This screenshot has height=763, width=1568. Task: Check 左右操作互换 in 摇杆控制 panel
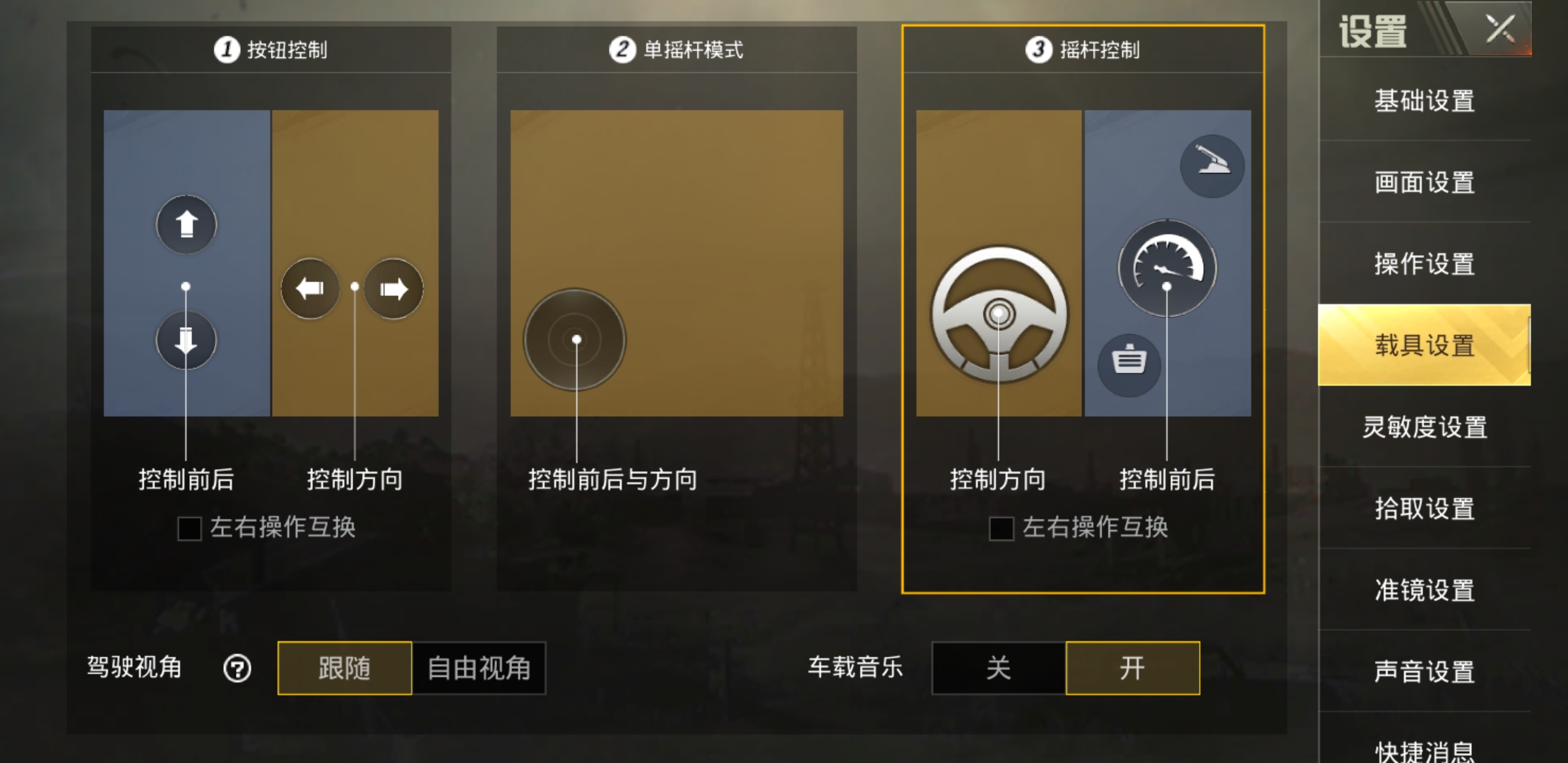(x=1001, y=527)
